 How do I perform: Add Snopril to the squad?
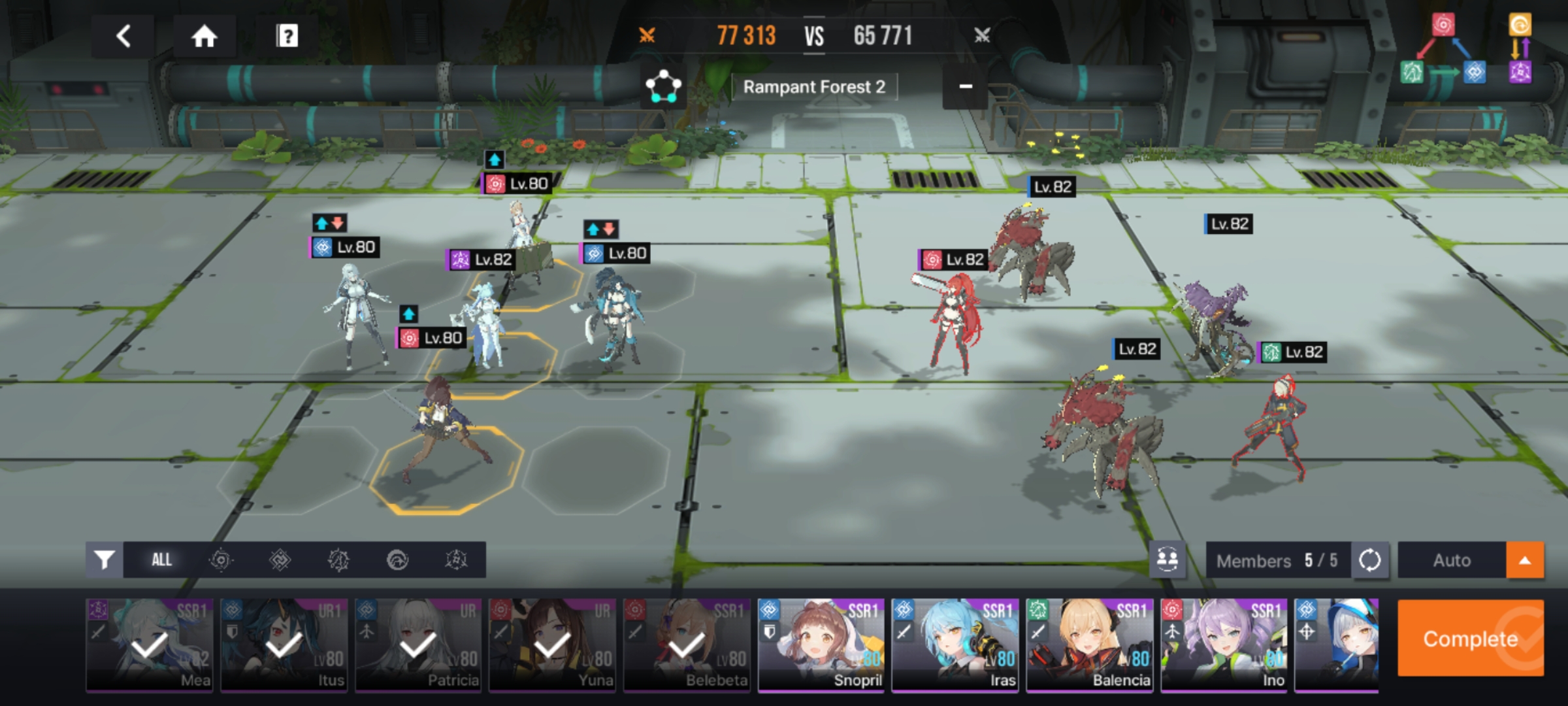[x=821, y=645]
